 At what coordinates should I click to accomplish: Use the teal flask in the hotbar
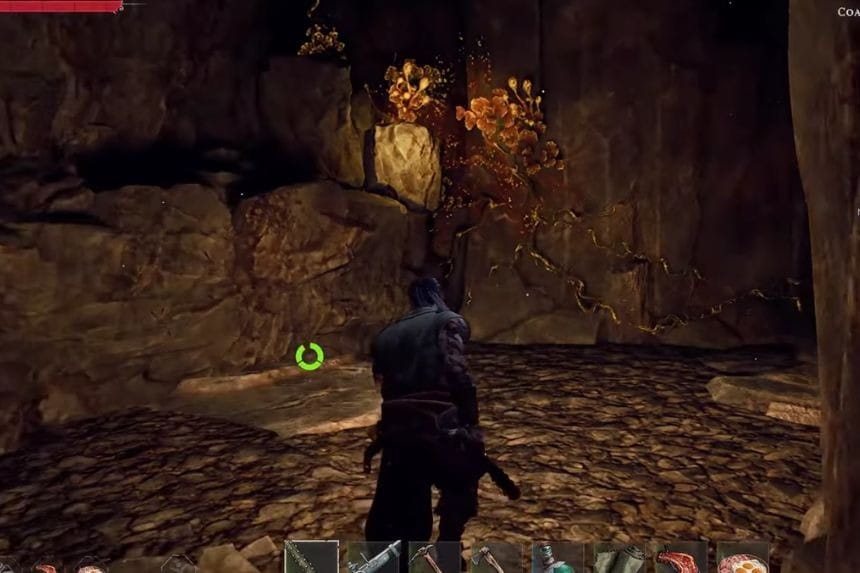(557, 559)
